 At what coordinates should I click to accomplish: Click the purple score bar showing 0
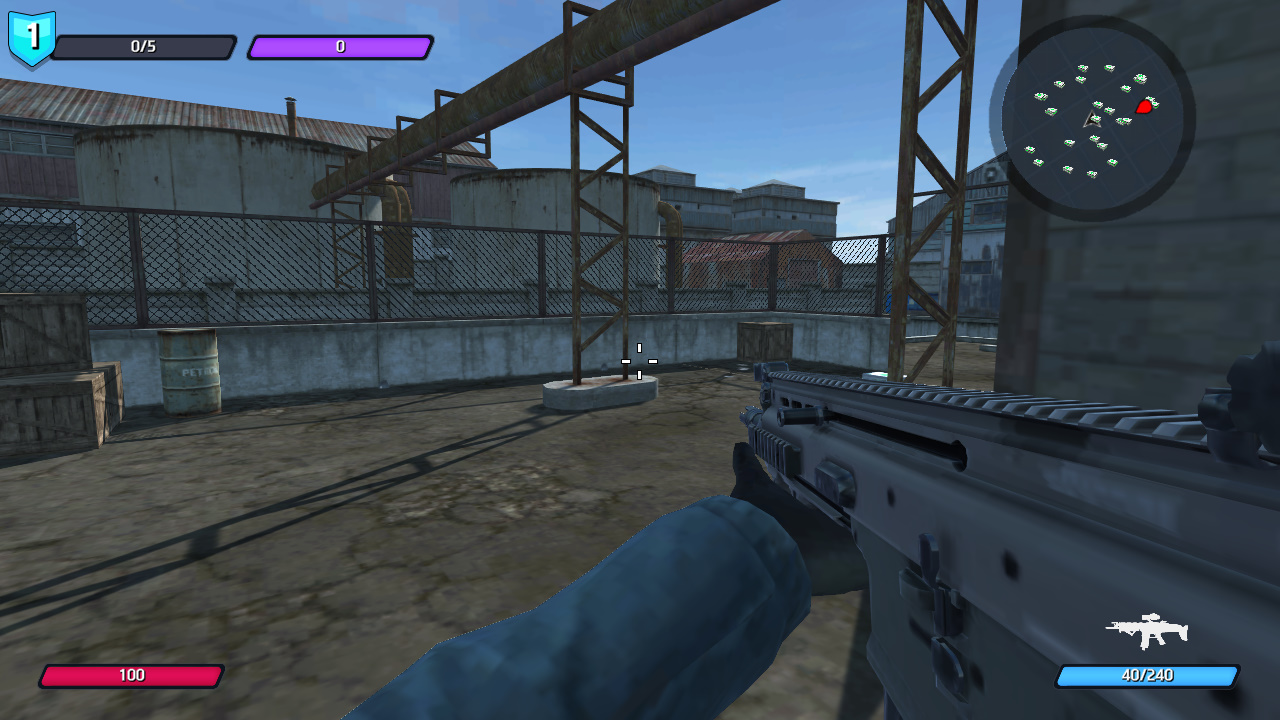(x=340, y=46)
